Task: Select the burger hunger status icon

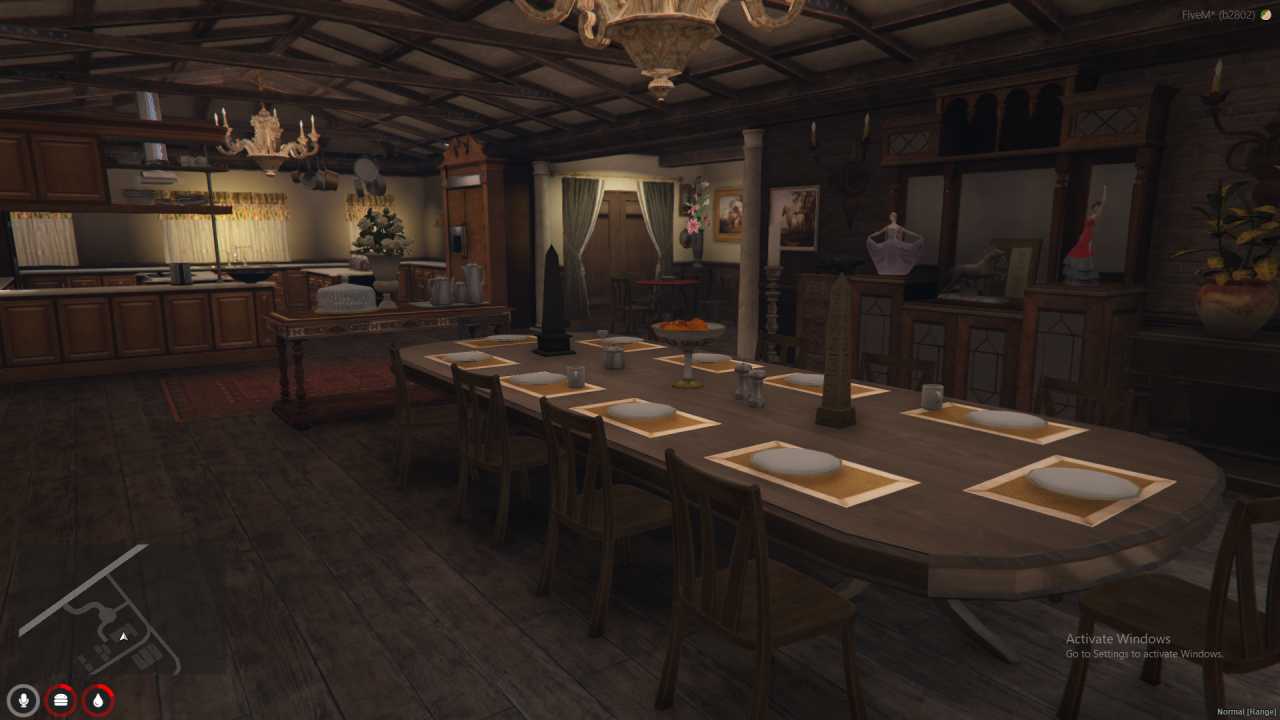Action: click(x=61, y=700)
